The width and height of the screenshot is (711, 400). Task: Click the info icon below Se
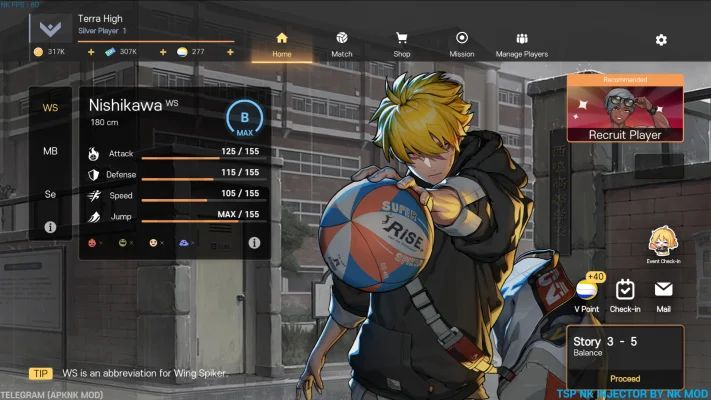click(x=50, y=228)
